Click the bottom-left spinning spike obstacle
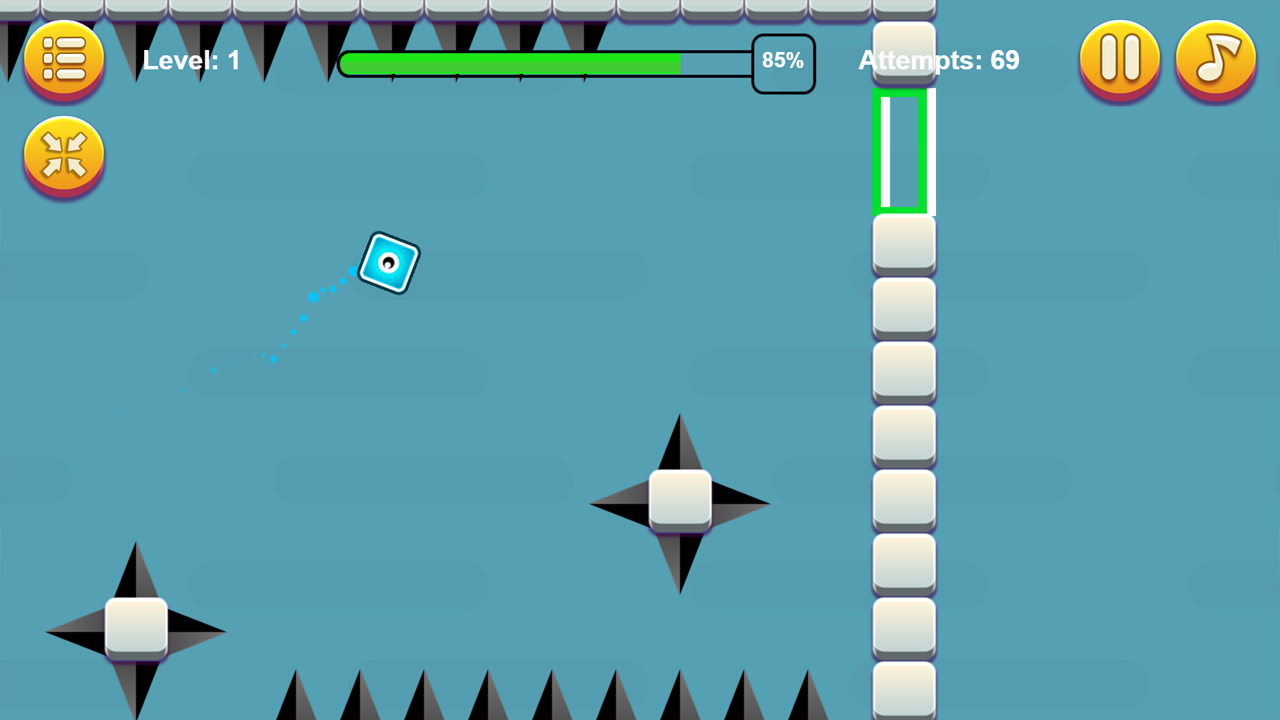 coord(135,630)
